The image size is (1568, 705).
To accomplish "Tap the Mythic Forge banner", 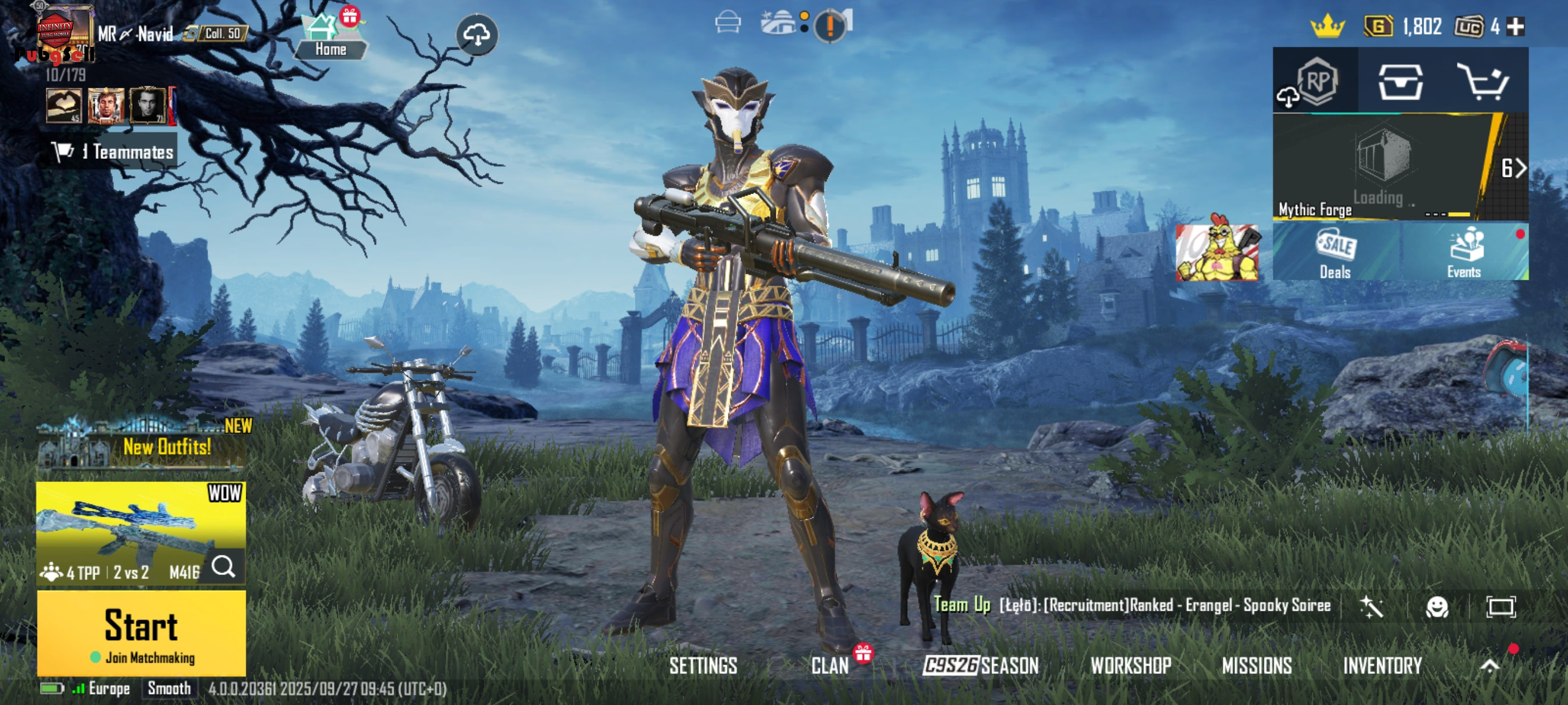I will coord(1382,166).
